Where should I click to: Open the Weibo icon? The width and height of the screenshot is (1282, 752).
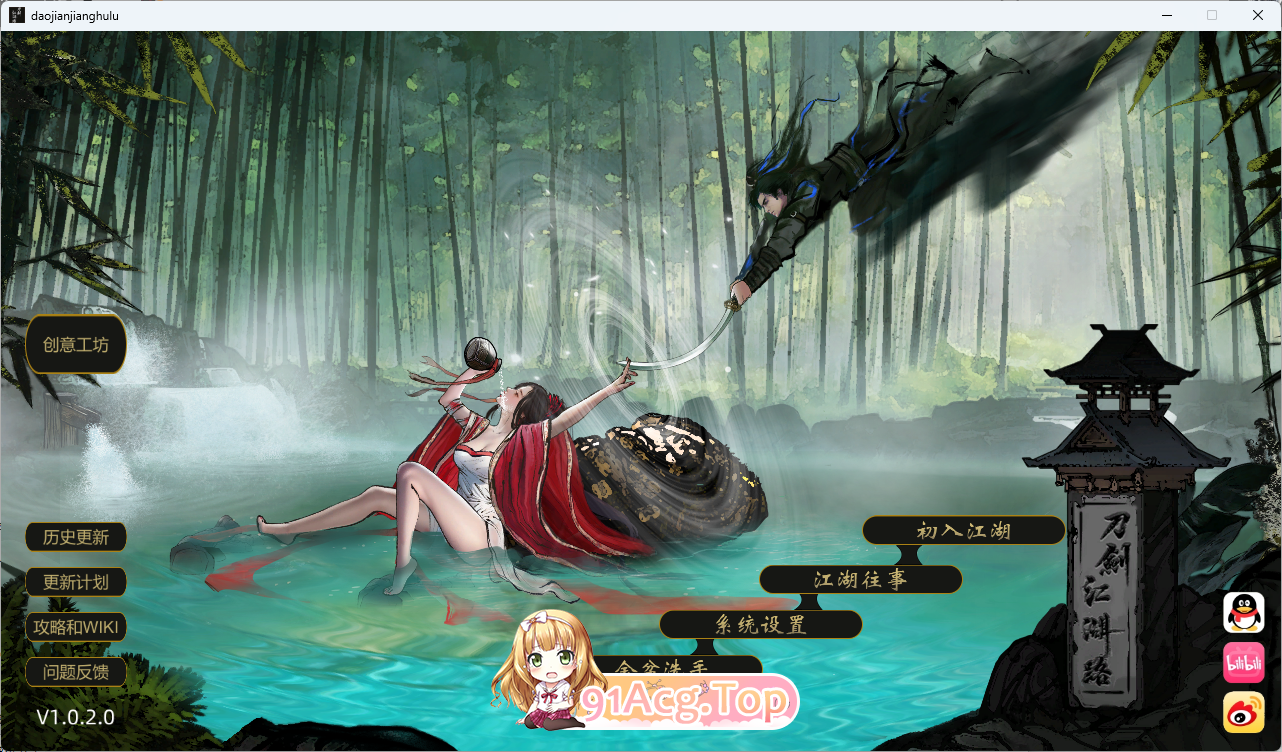click(1242, 713)
